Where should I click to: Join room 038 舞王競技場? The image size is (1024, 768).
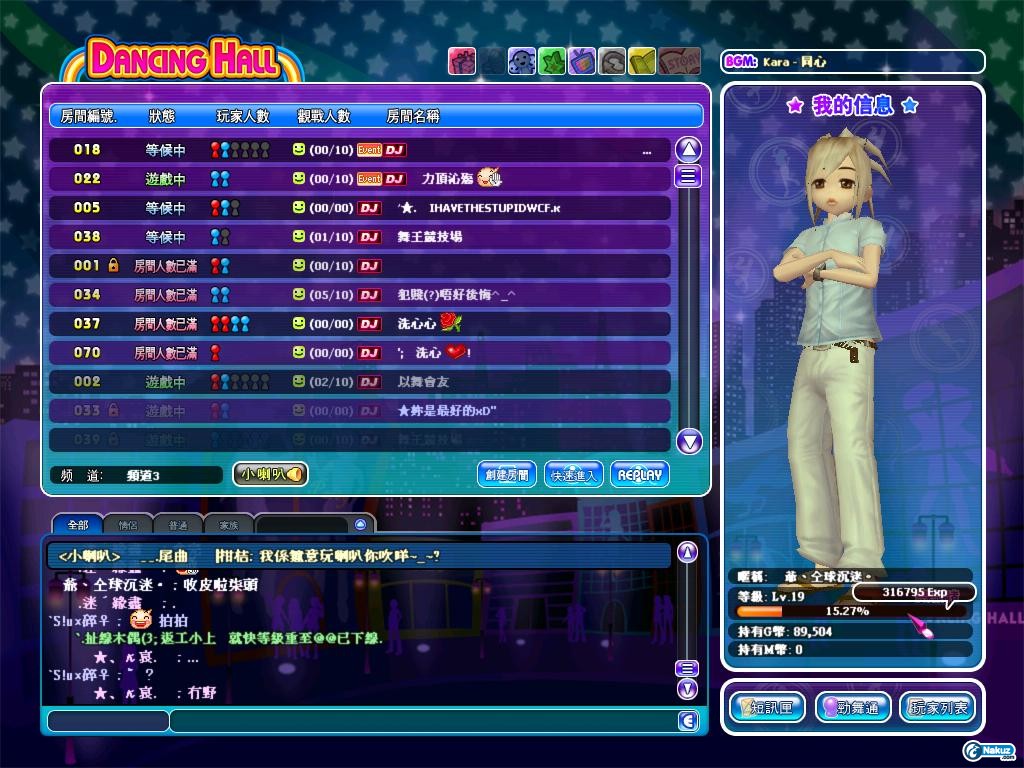tap(360, 237)
